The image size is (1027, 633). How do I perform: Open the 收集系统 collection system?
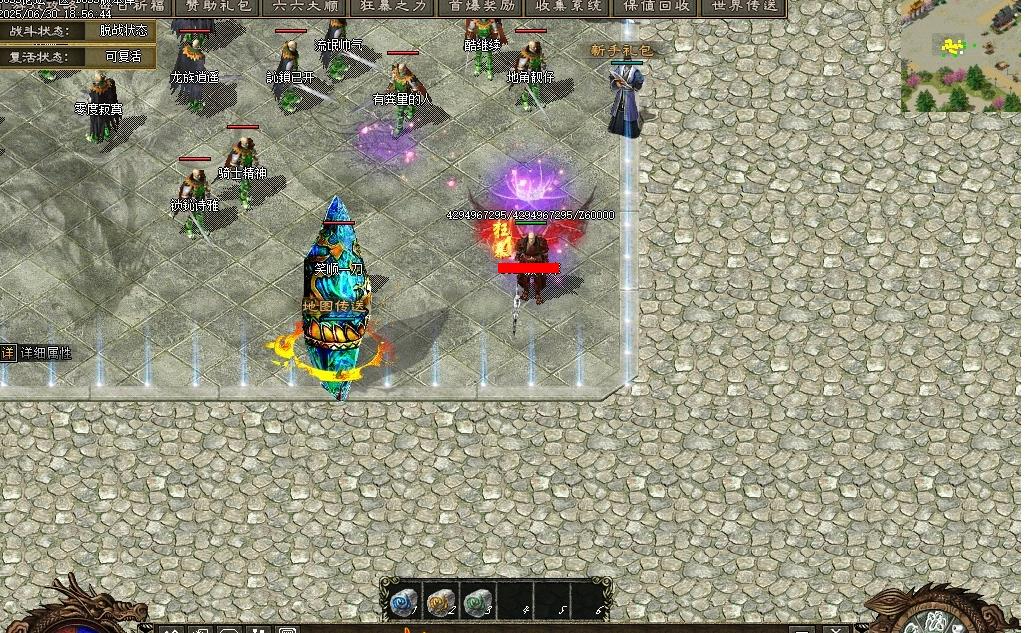569,6
